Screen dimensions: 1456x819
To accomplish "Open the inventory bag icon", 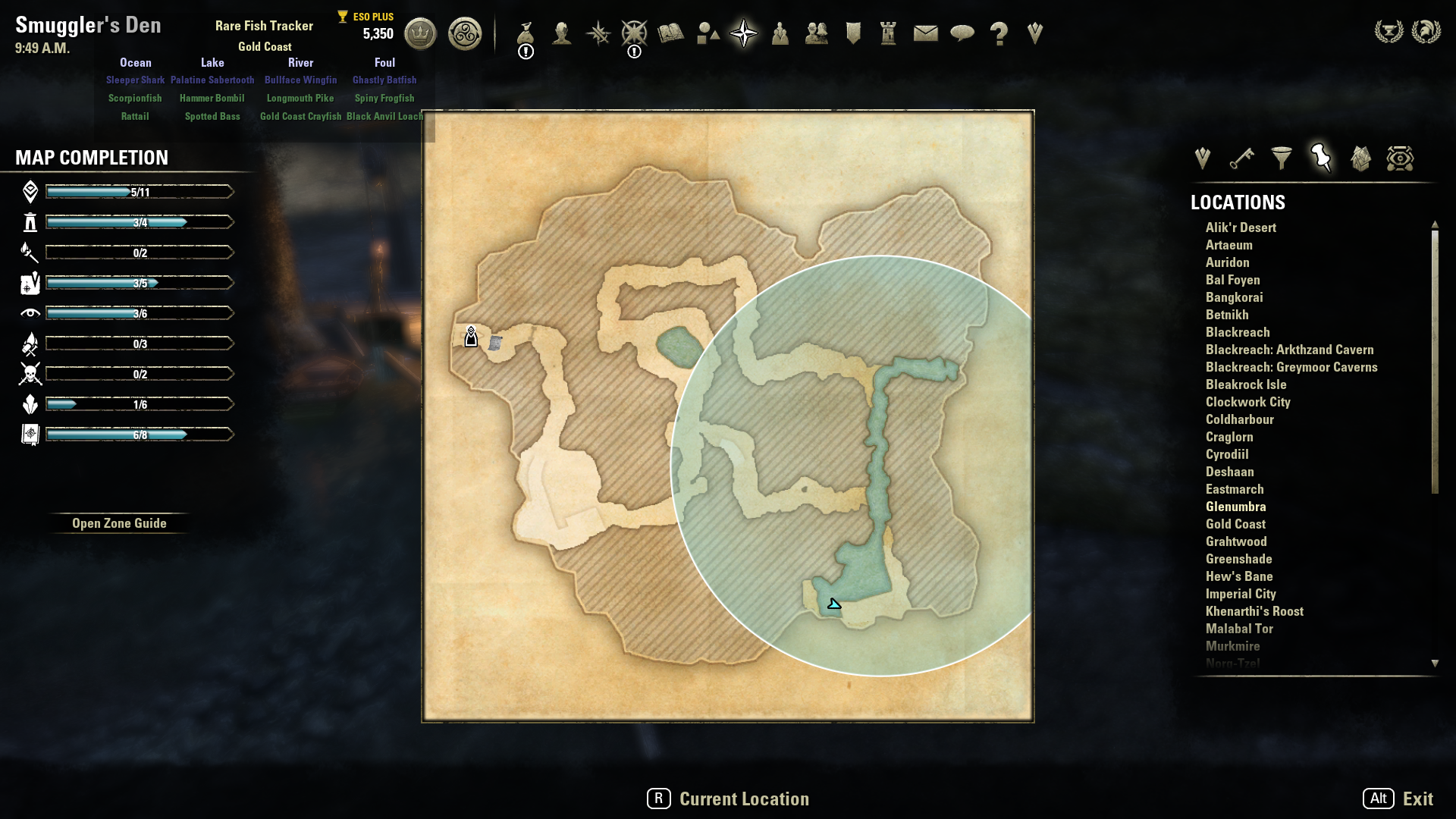I will 526,33.
